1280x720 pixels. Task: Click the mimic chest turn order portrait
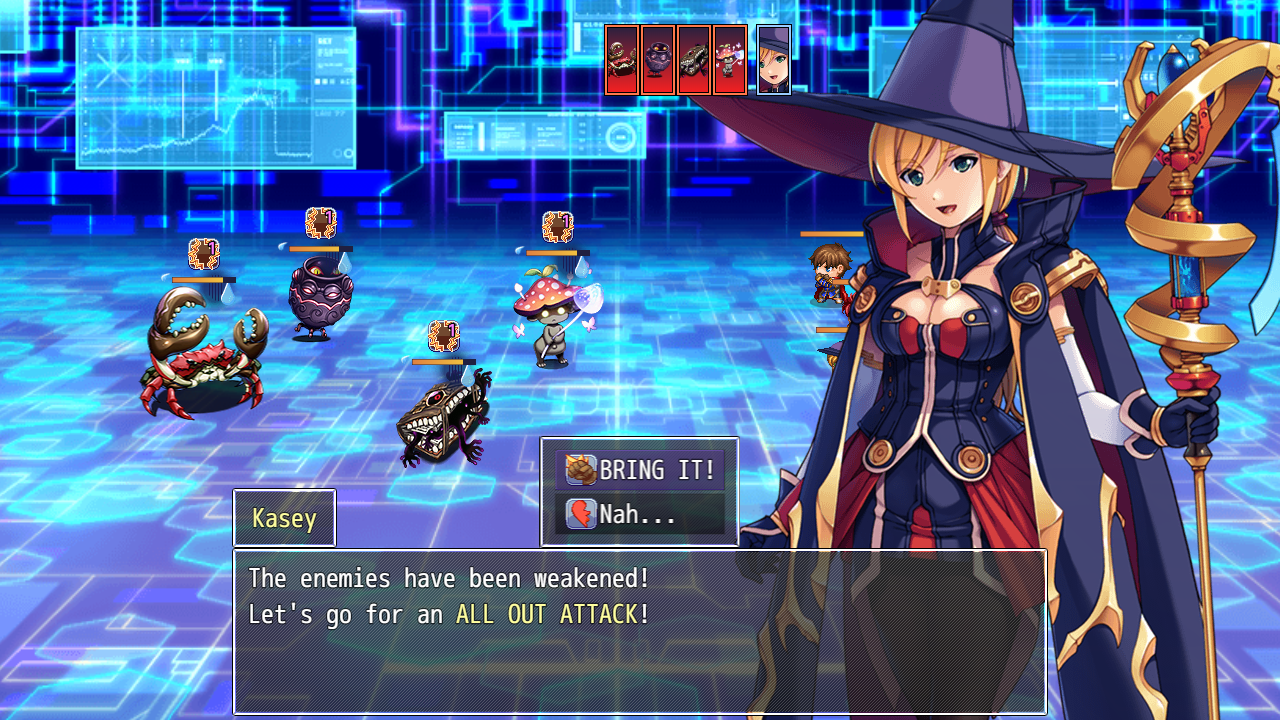click(694, 60)
